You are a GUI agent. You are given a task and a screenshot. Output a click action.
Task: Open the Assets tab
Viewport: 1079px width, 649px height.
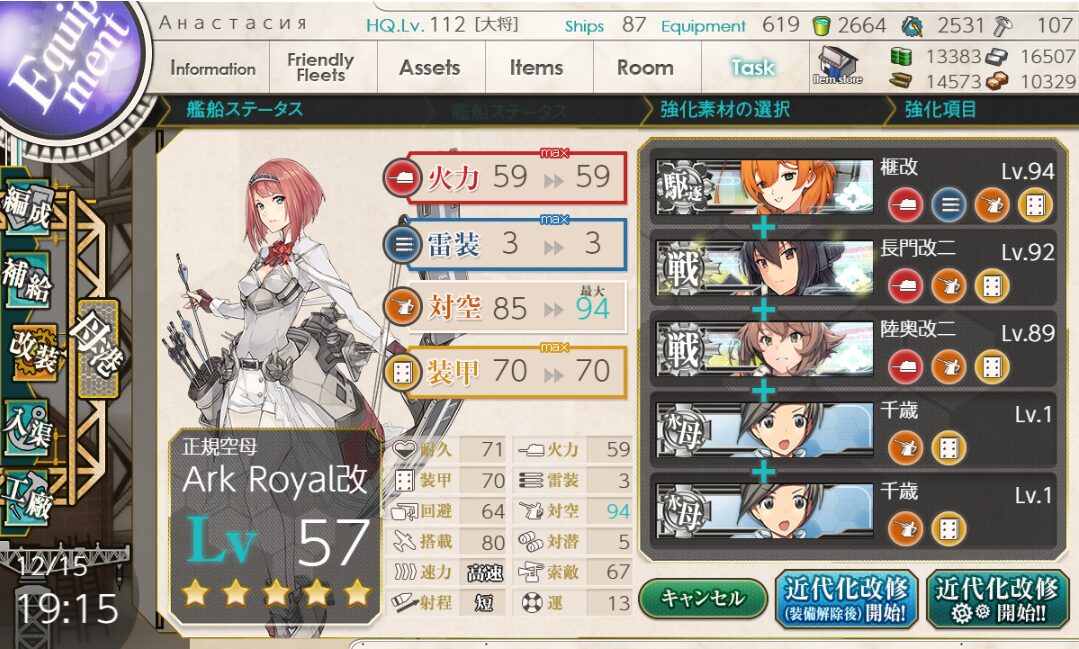(429, 68)
